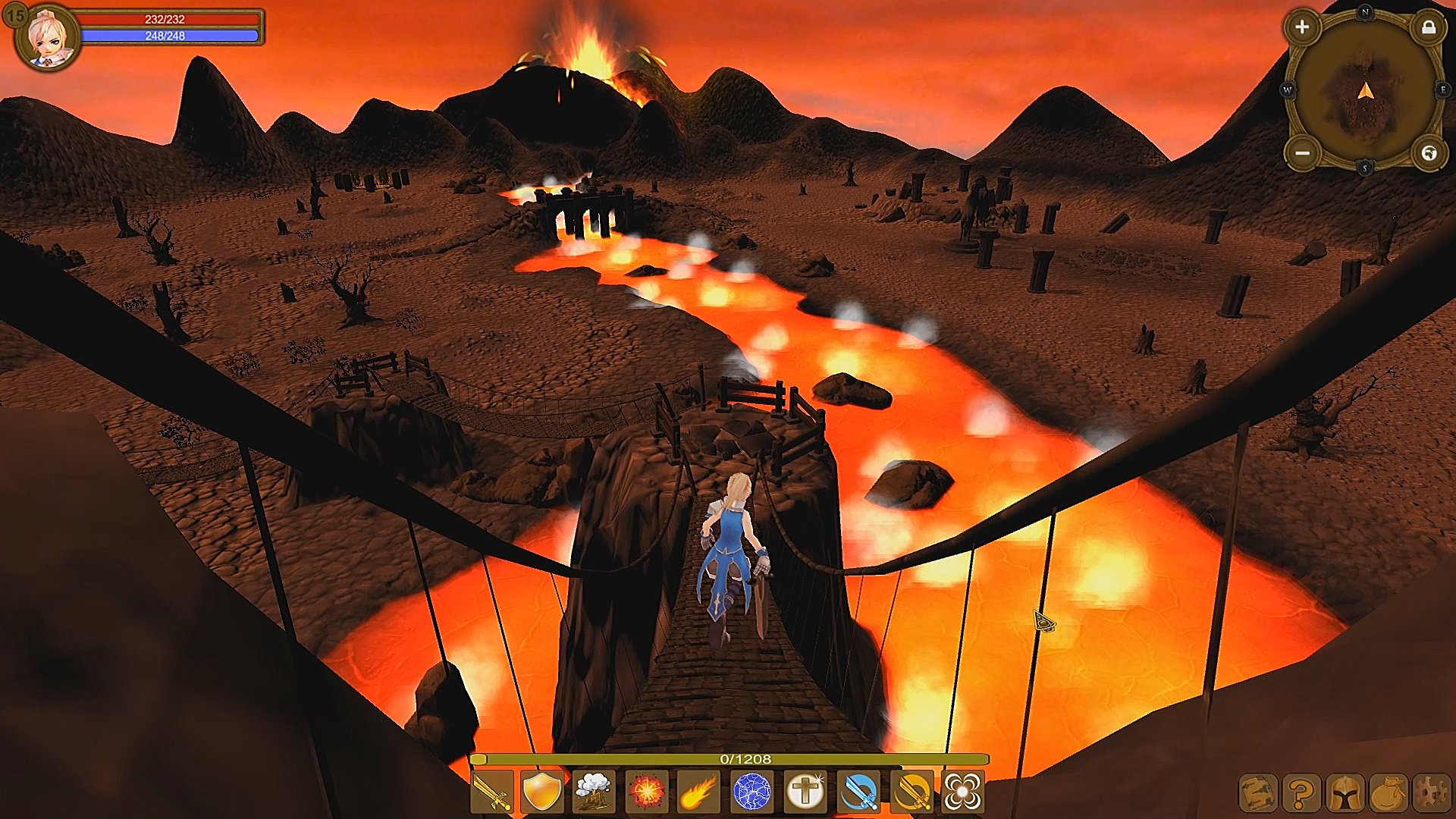Screen dimensions: 1456x819
Task: Zoom in the minimap with the plus control
Action: (x=1304, y=29)
